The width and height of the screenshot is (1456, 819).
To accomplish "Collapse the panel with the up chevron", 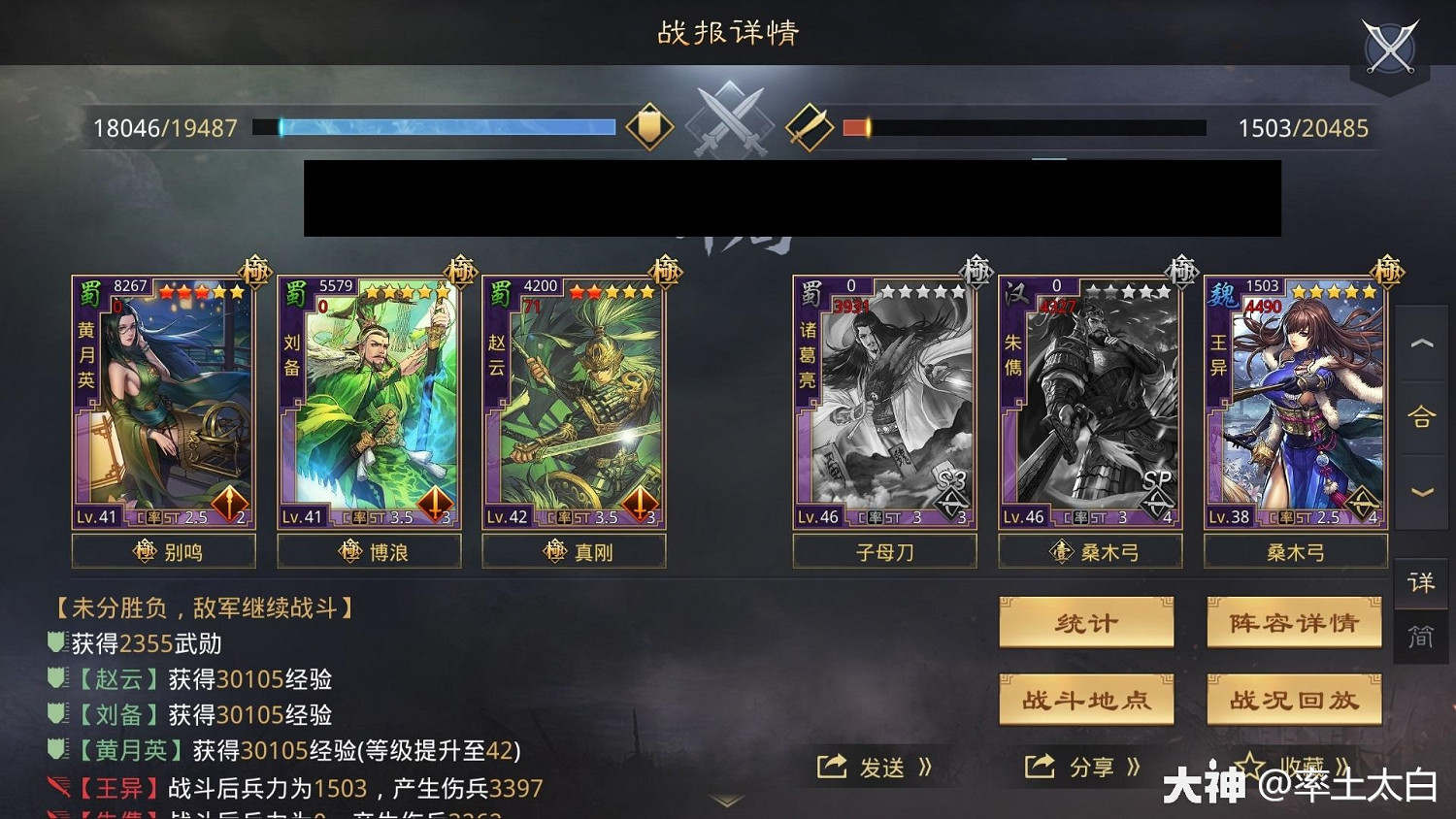I will point(1421,343).
